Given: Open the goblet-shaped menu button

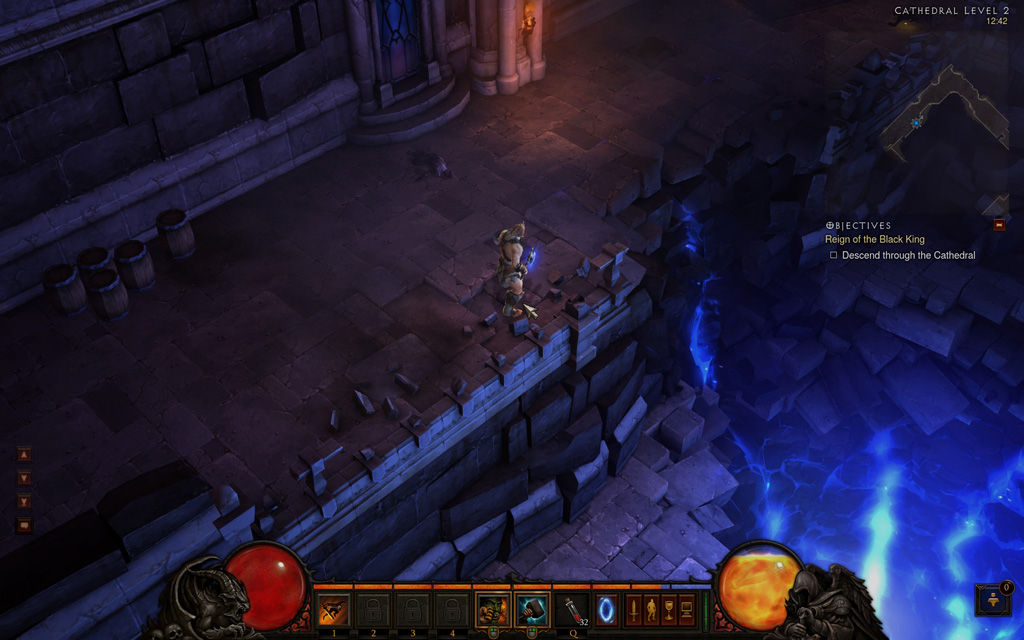Looking at the screenshot, I should [669, 608].
